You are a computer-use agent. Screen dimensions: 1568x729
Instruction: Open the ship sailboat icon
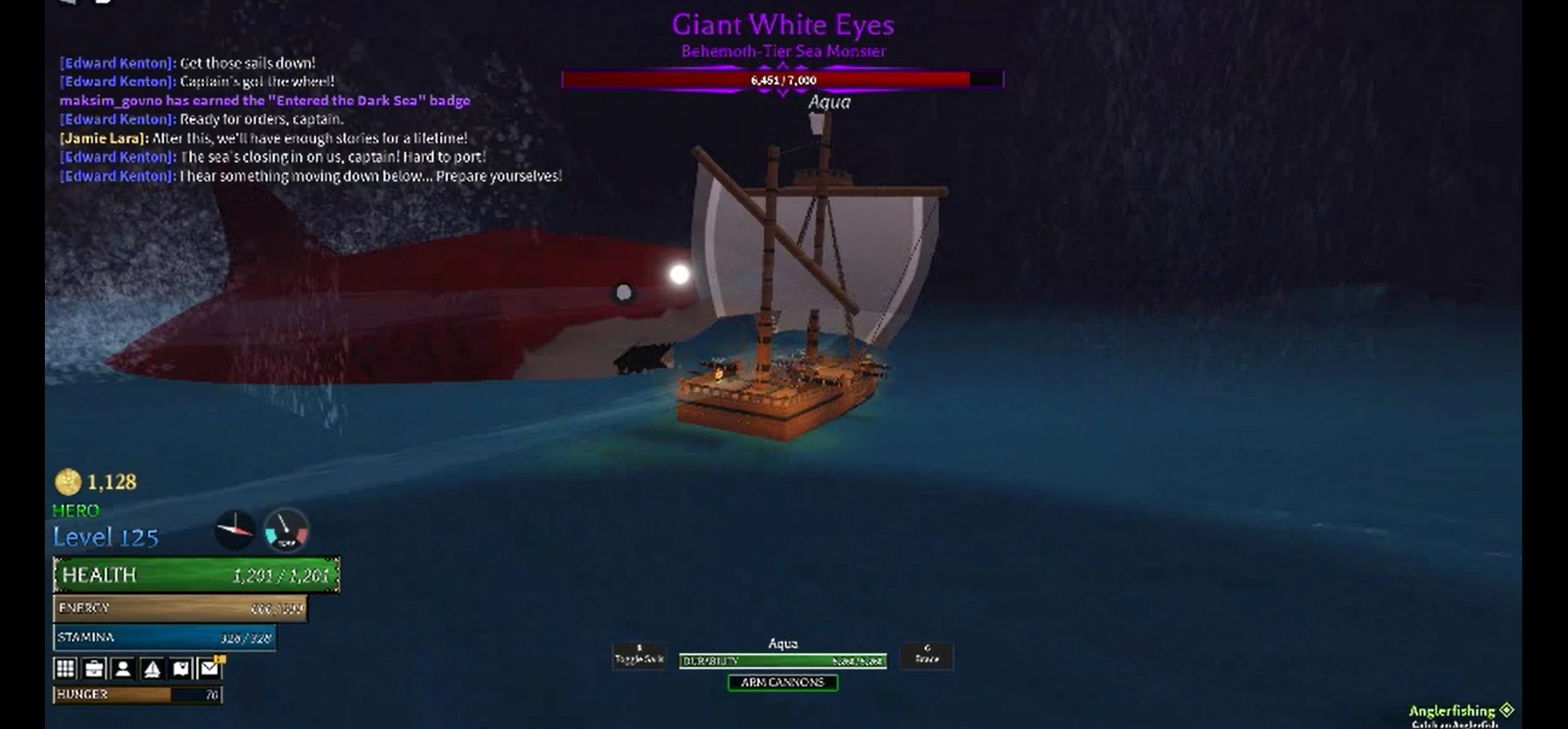(x=152, y=668)
